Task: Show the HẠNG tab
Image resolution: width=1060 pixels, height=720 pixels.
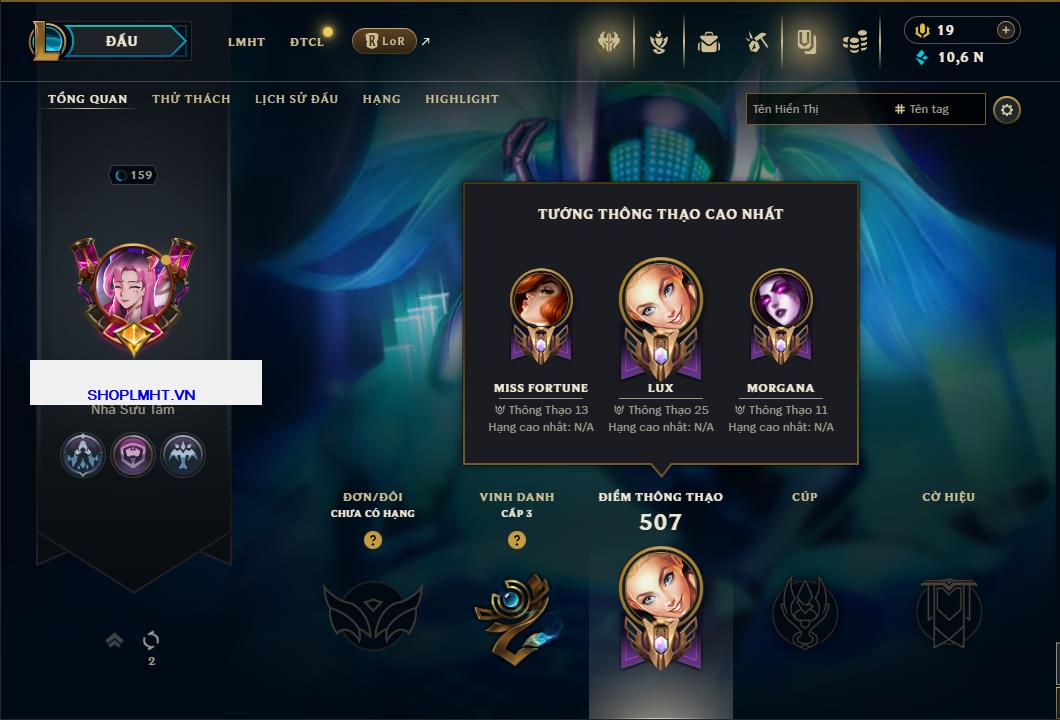Action: 381,99
